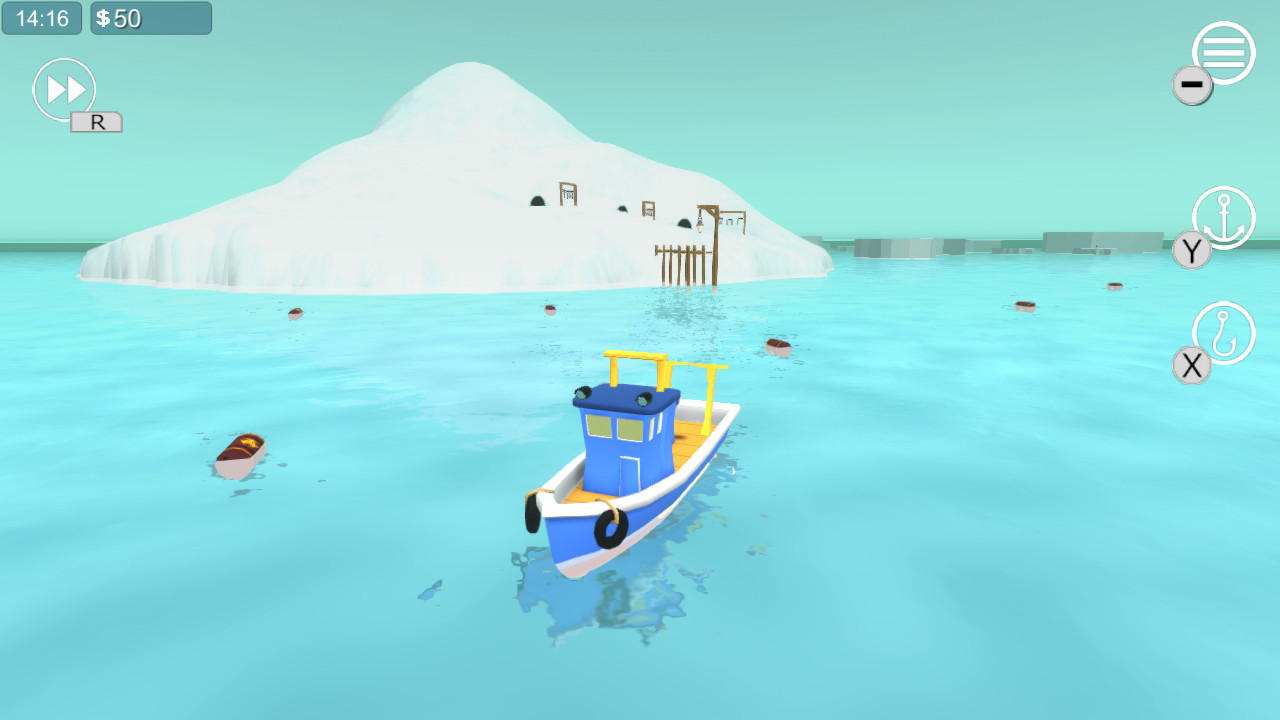Image resolution: width=1280 pixels, height=720 pixels.
Task: Toggle anchor drop with the anchor control
Action: coord(1222,219)
